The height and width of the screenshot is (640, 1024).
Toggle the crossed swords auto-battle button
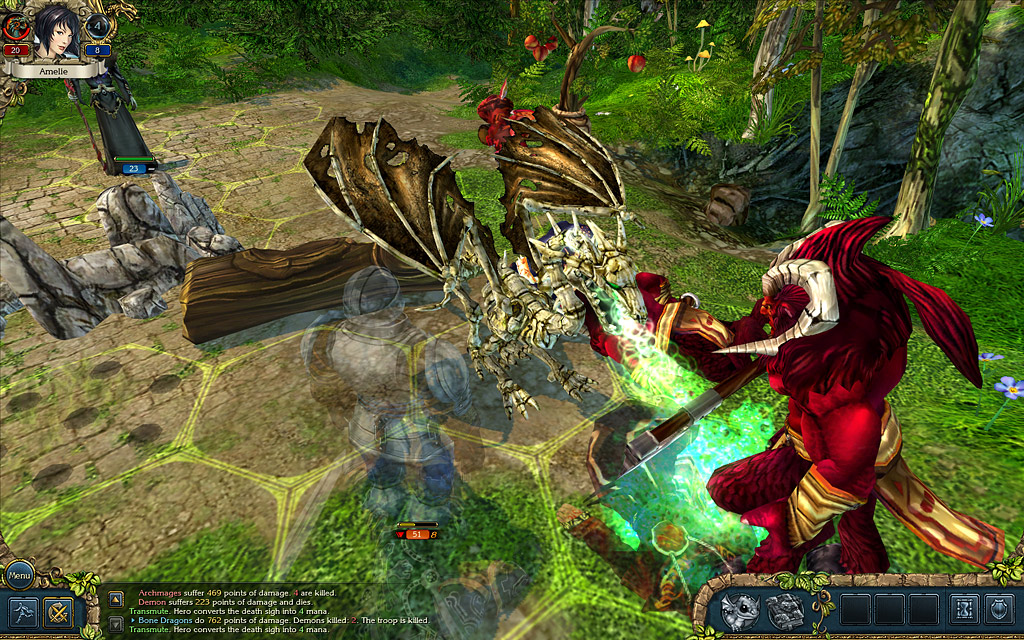tap(59, 609)
